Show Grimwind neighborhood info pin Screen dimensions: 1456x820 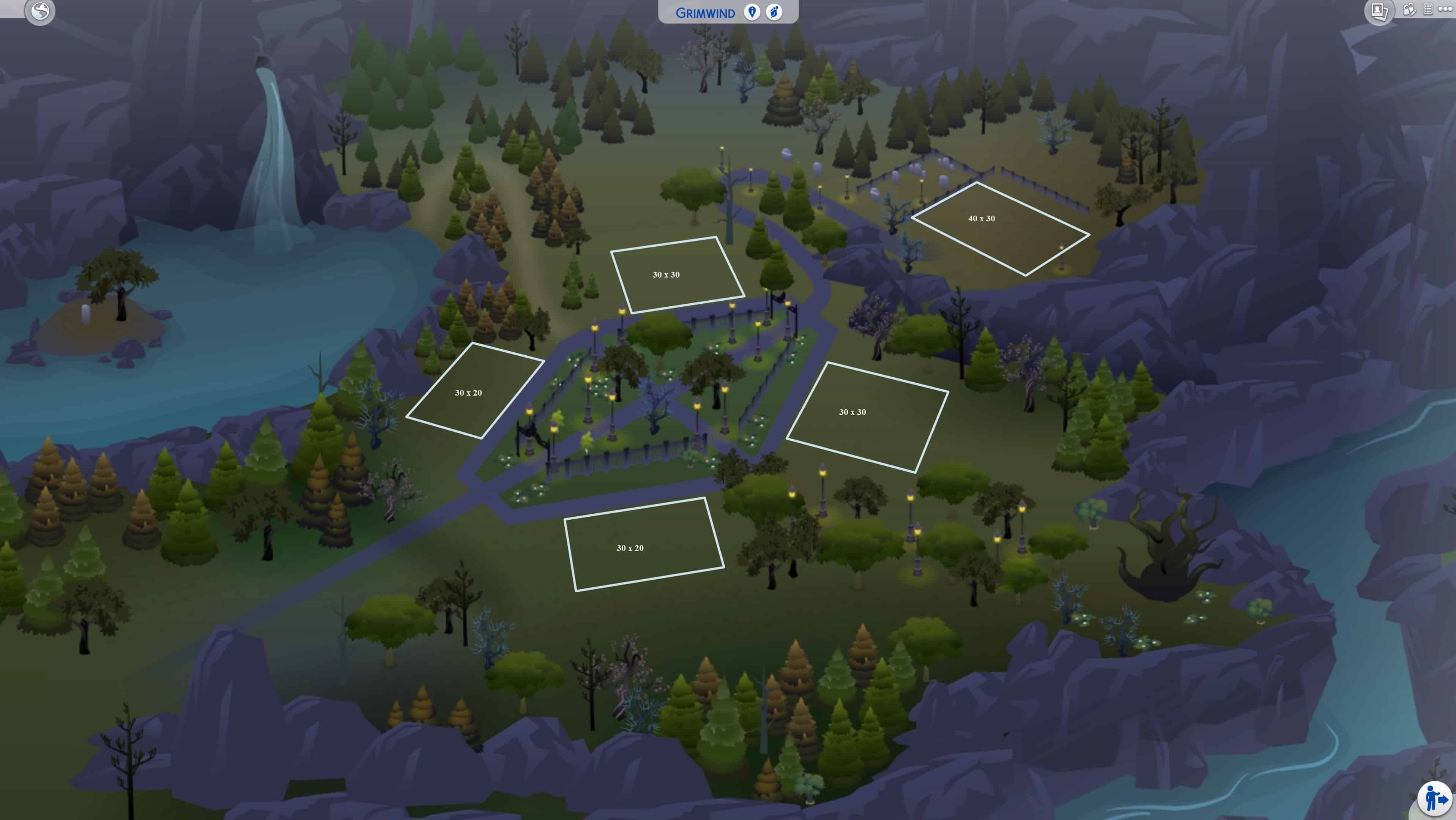click(752, 12)
